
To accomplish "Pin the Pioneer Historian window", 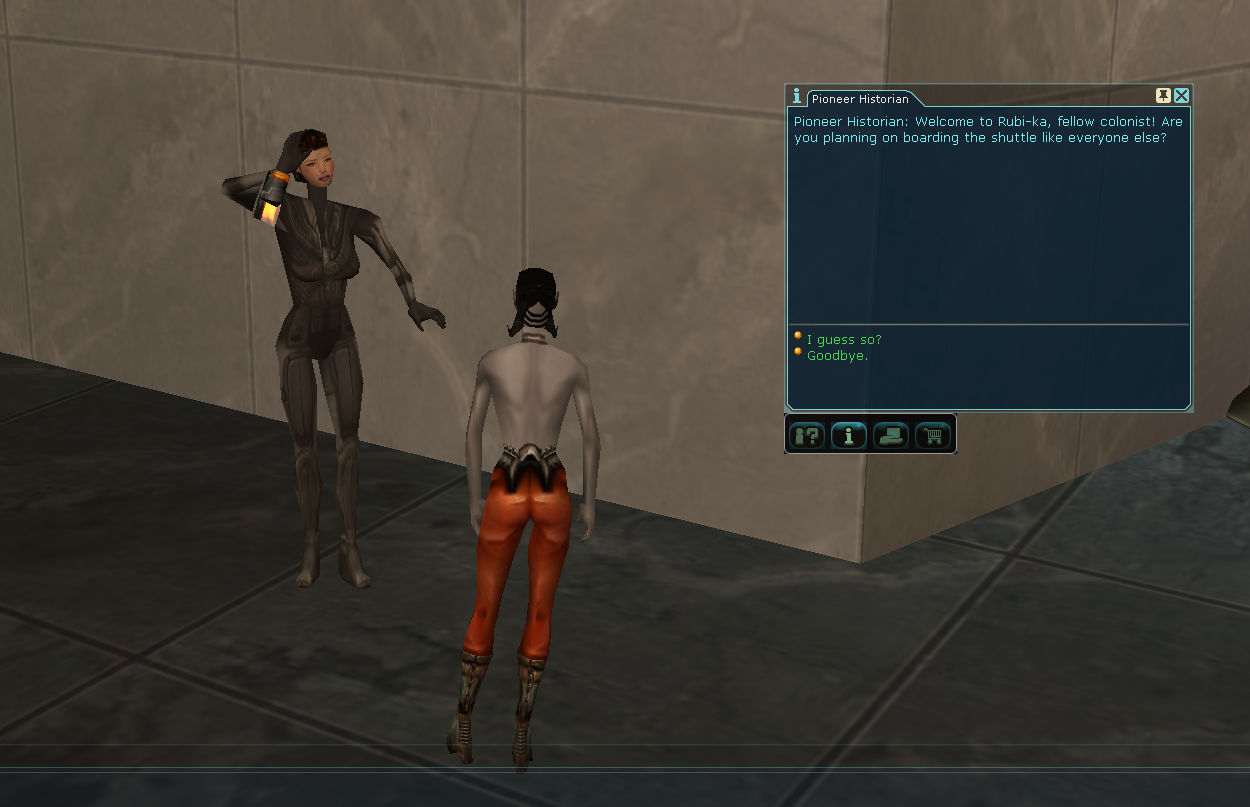I will [1163, 96].
